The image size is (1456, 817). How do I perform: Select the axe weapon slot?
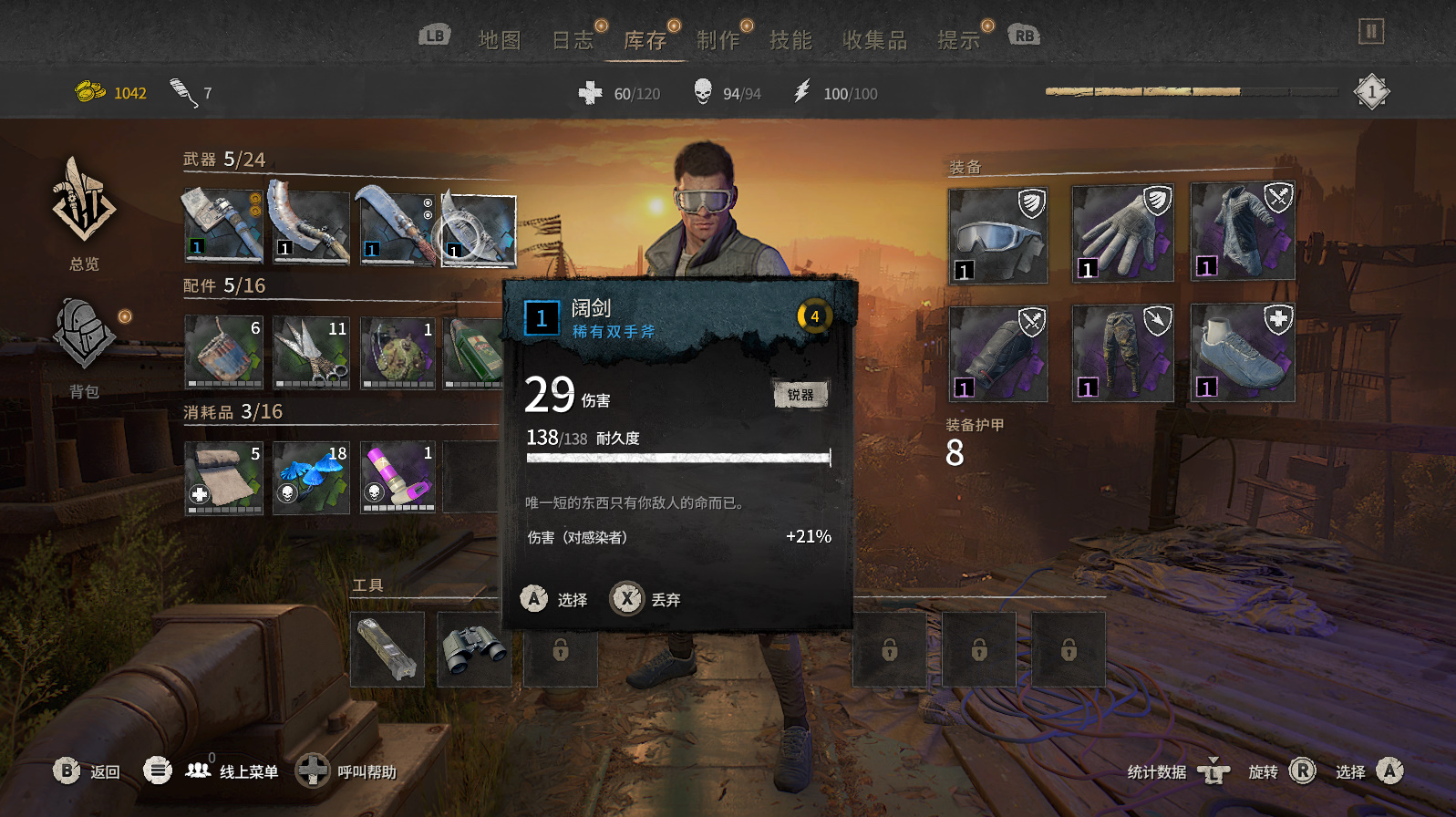(x=223, y=225)
